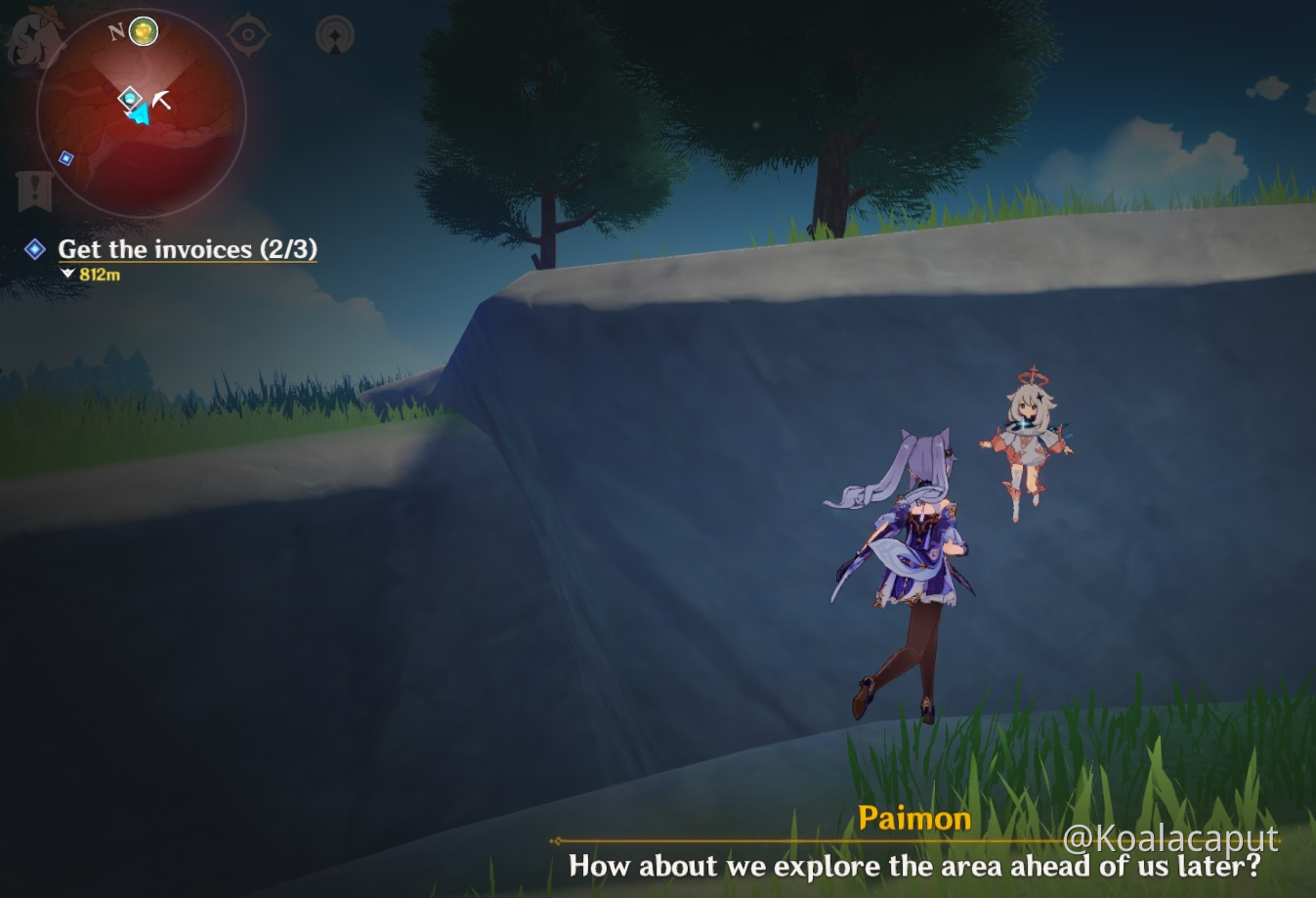
Task: Click Paimon floating beside Keqing
Action: pos(1031,445)
